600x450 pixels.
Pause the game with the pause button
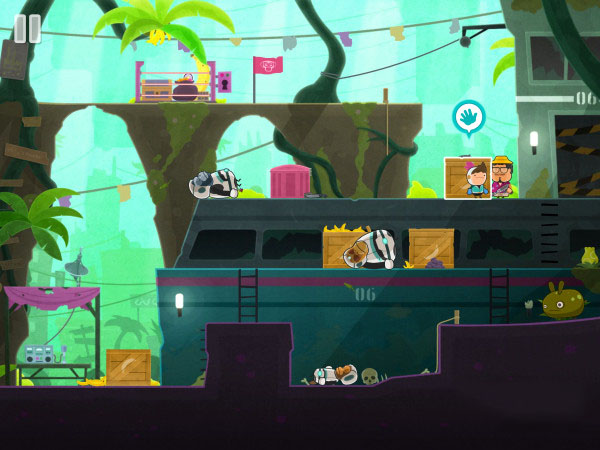(27, 28)
